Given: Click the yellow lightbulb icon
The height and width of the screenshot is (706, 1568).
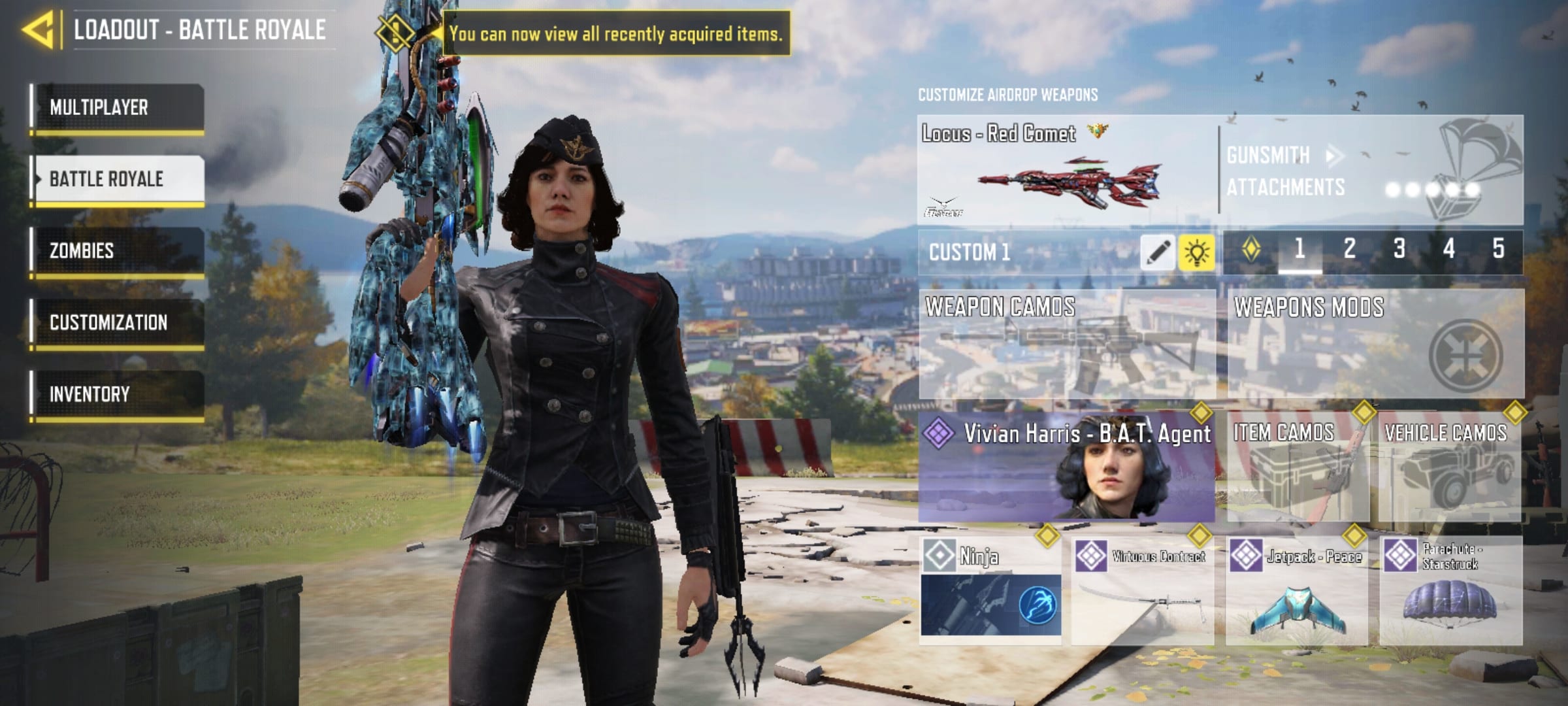Looking at the screenshot, I should tap(1196, 252).
